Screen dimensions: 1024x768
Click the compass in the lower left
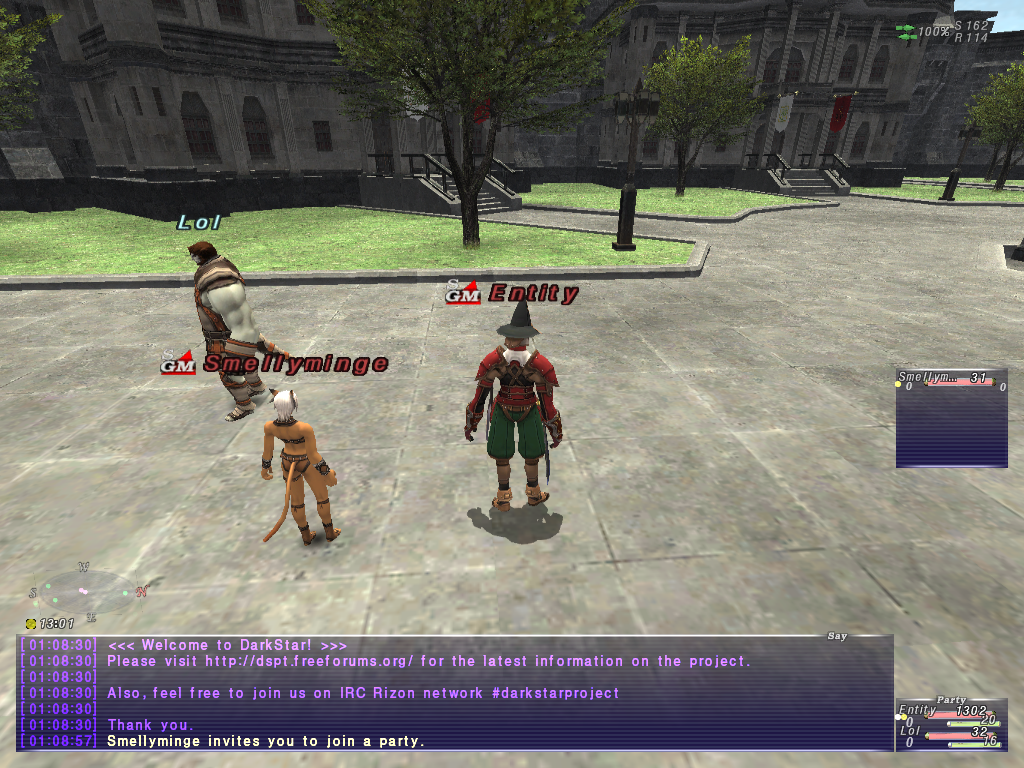85,592
